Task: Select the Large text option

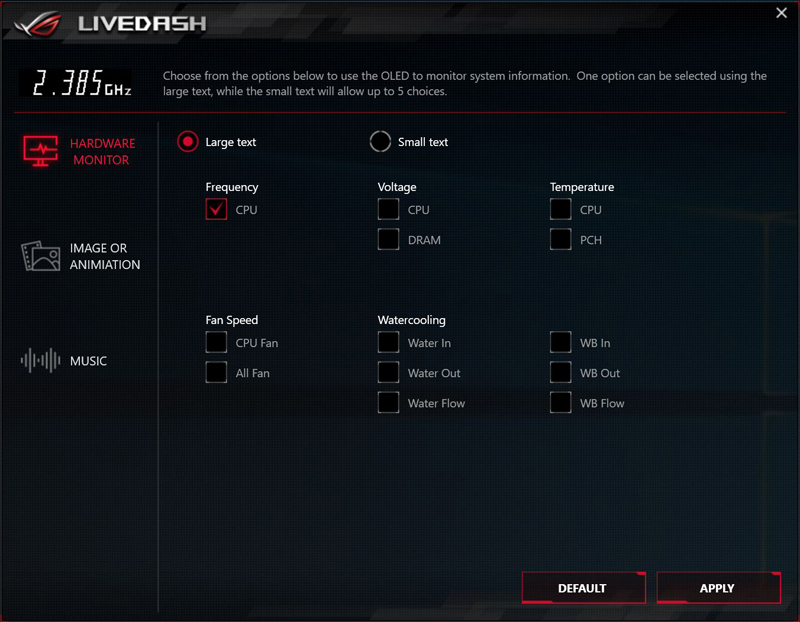Action: tap(188, 142)
